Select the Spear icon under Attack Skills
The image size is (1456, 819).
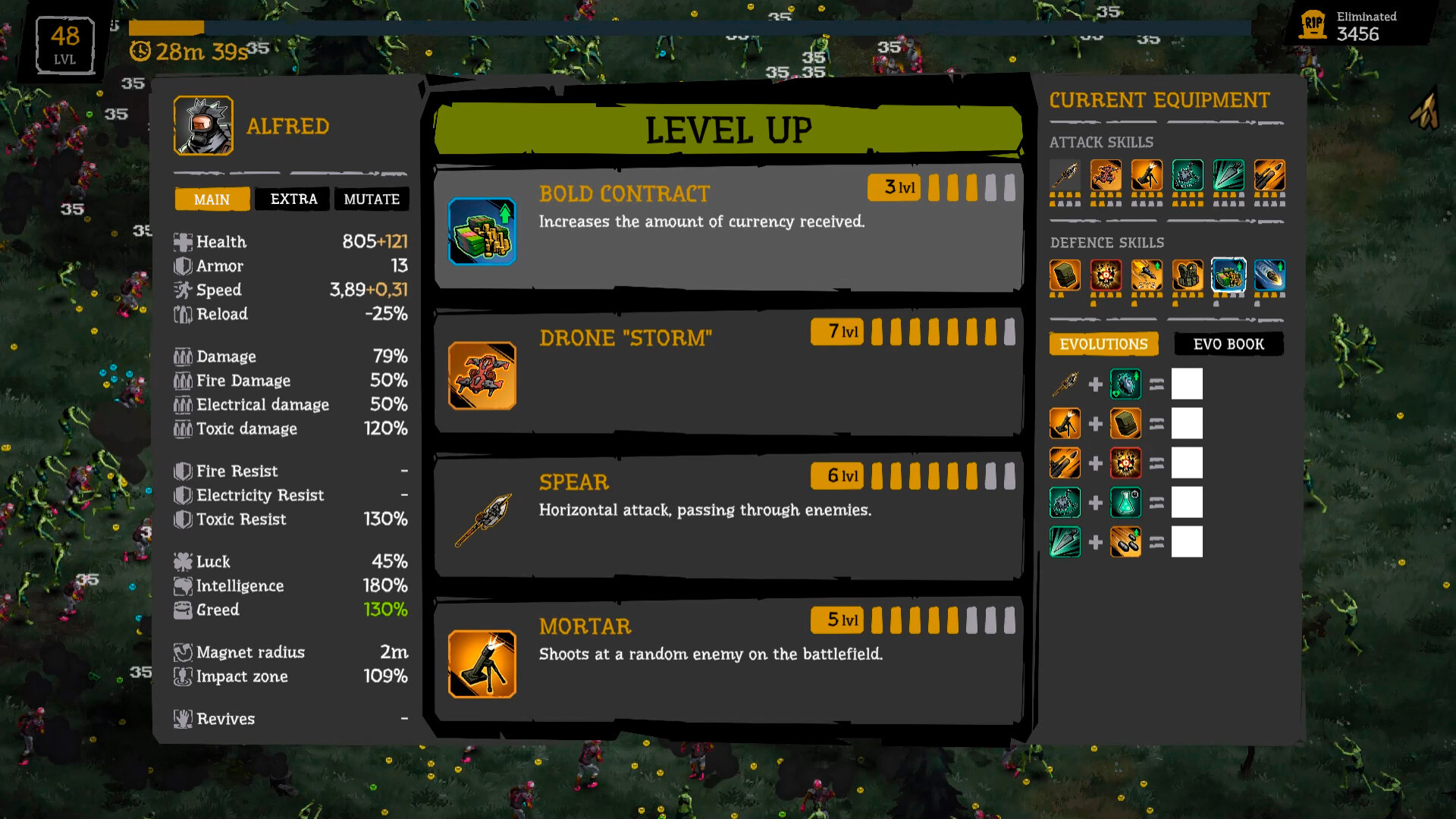[x=1065, y=174]
